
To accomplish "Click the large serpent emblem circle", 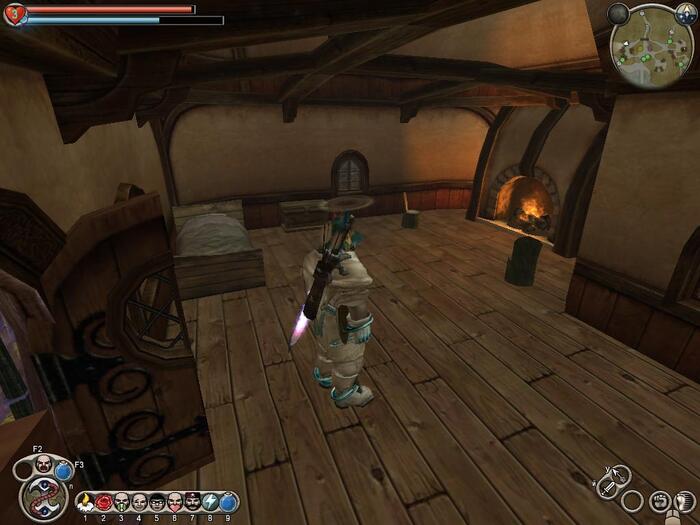I will point(43,499).
